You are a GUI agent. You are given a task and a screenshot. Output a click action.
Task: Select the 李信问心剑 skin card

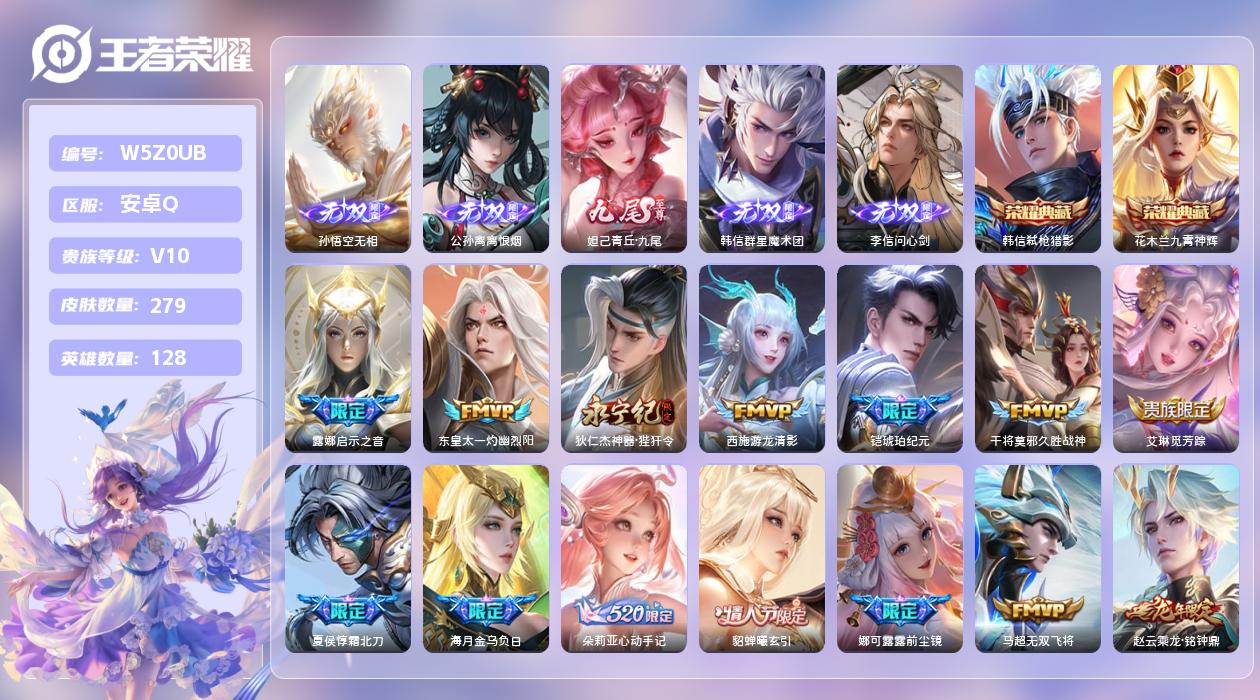[x=900, y=158]
